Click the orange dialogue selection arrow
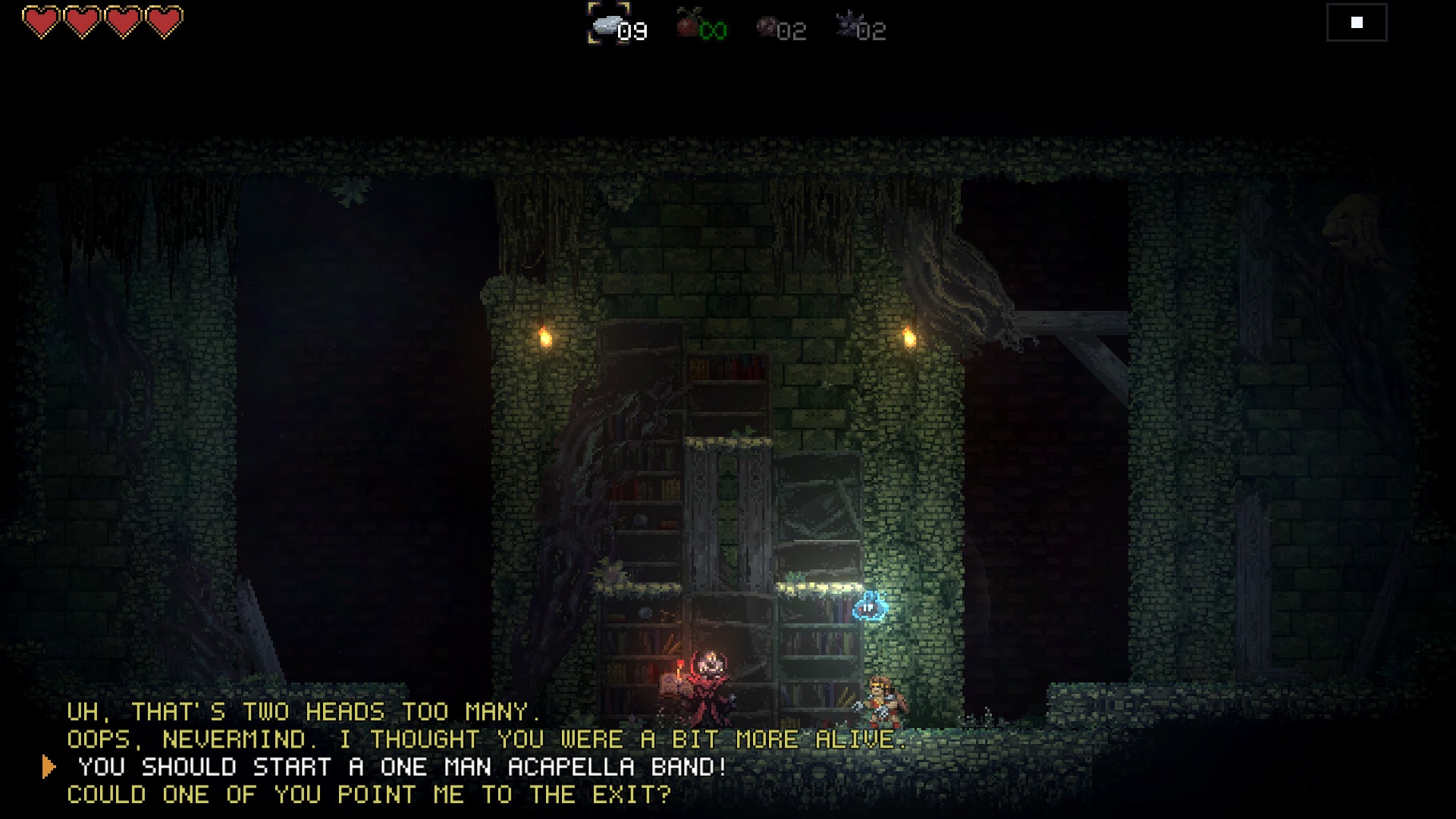 (49, 766)
